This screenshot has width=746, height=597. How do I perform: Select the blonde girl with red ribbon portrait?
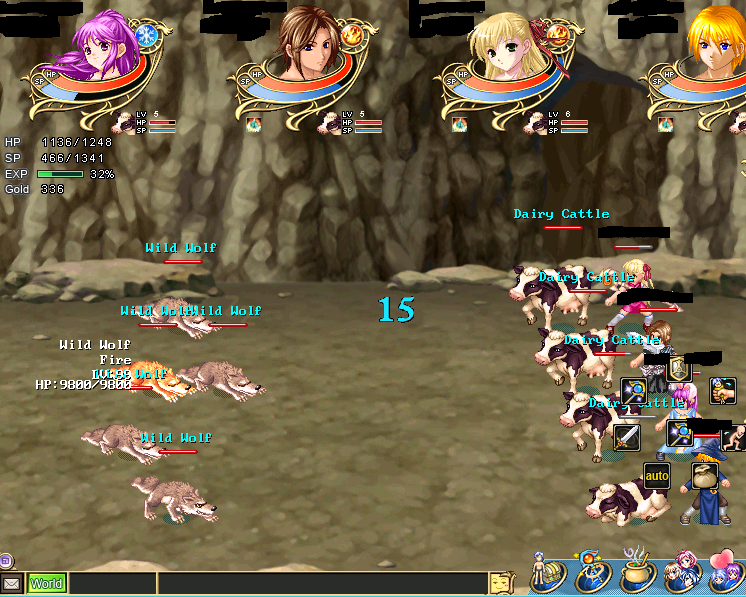(x=510, y=45)
